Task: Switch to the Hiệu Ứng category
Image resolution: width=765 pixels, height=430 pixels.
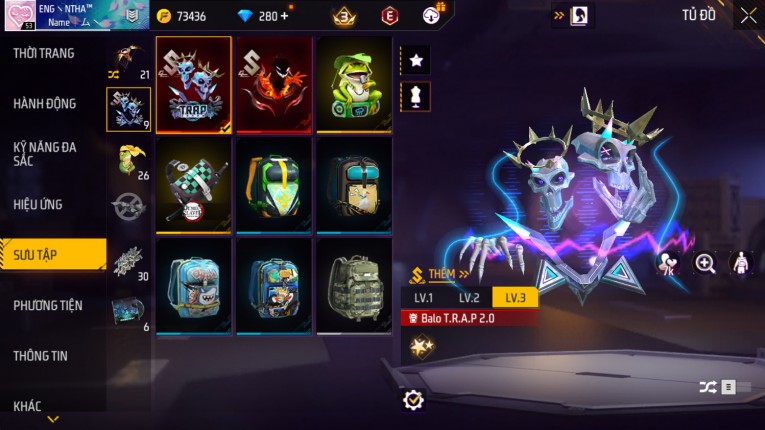Action: 38,204
